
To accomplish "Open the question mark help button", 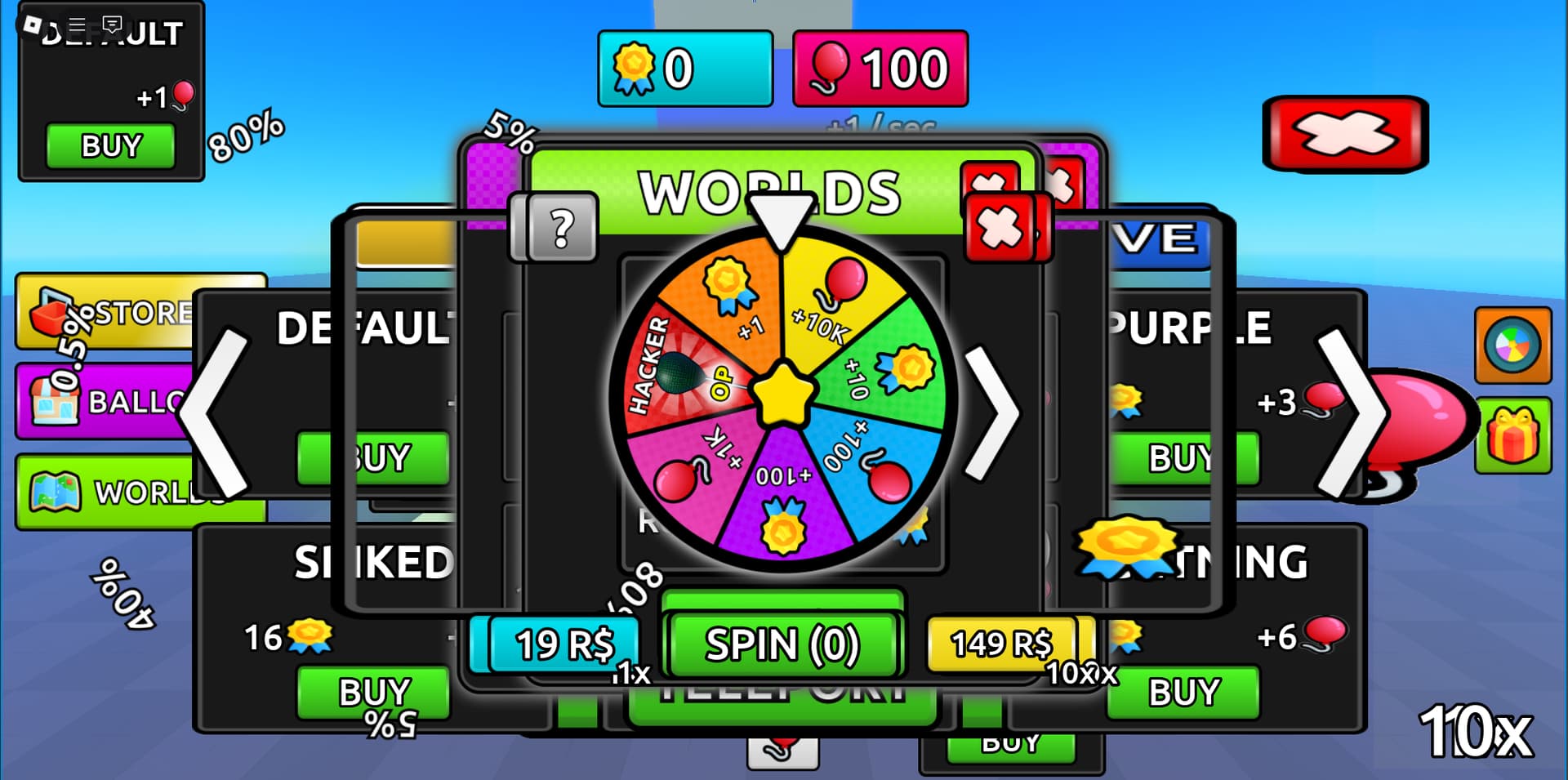I will click(x=562, y=228).
